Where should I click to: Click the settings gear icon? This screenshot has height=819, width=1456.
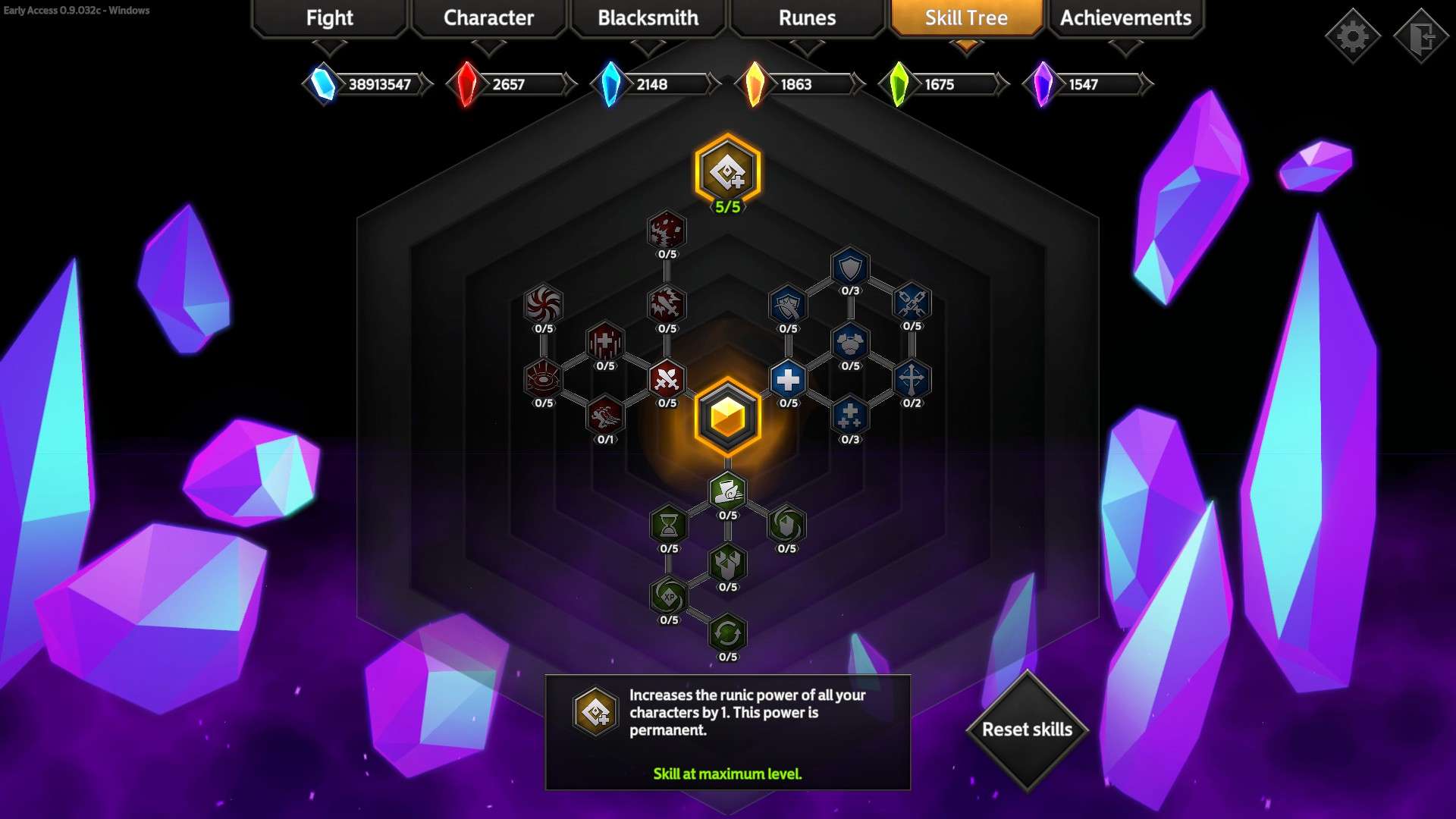(1351, 35)
